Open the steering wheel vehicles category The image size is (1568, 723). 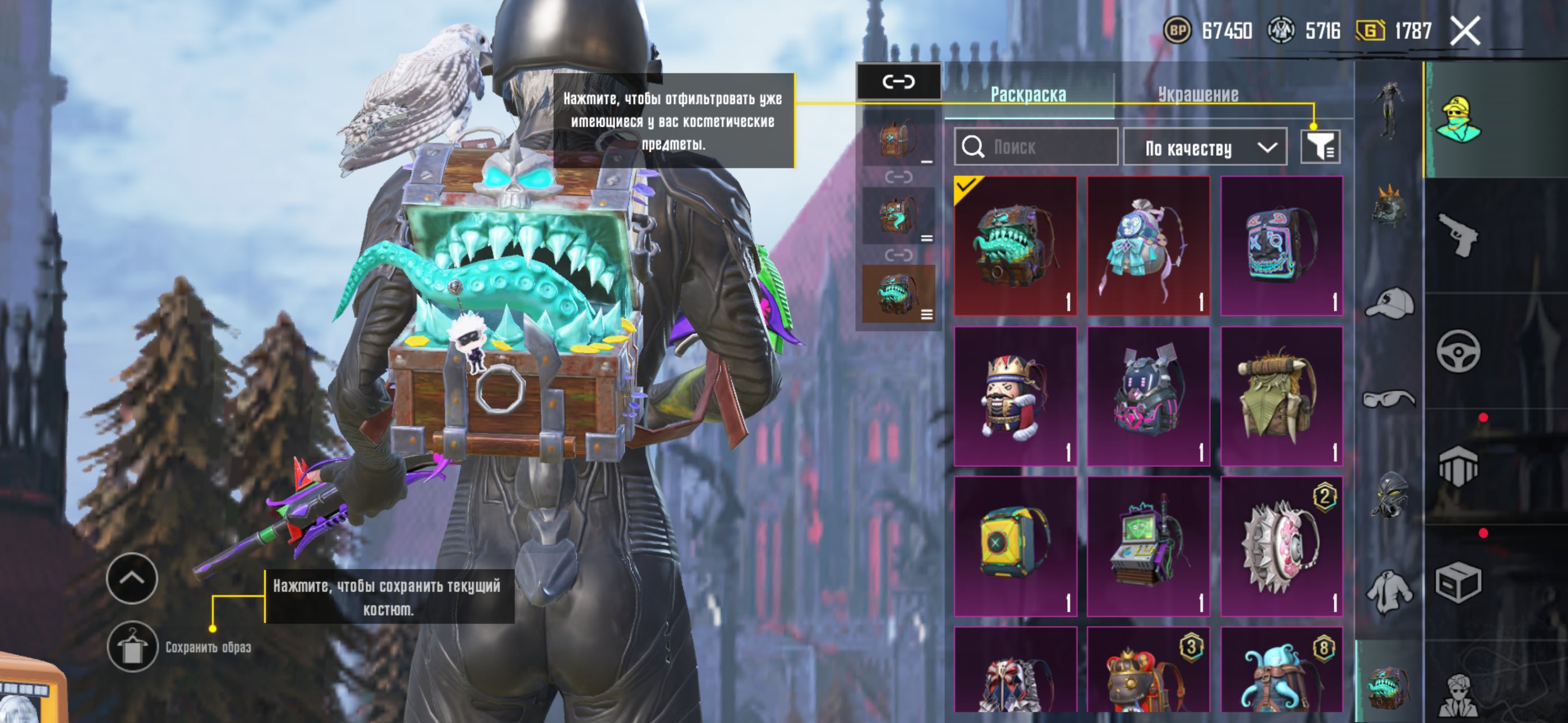(x=1459, y=351)
